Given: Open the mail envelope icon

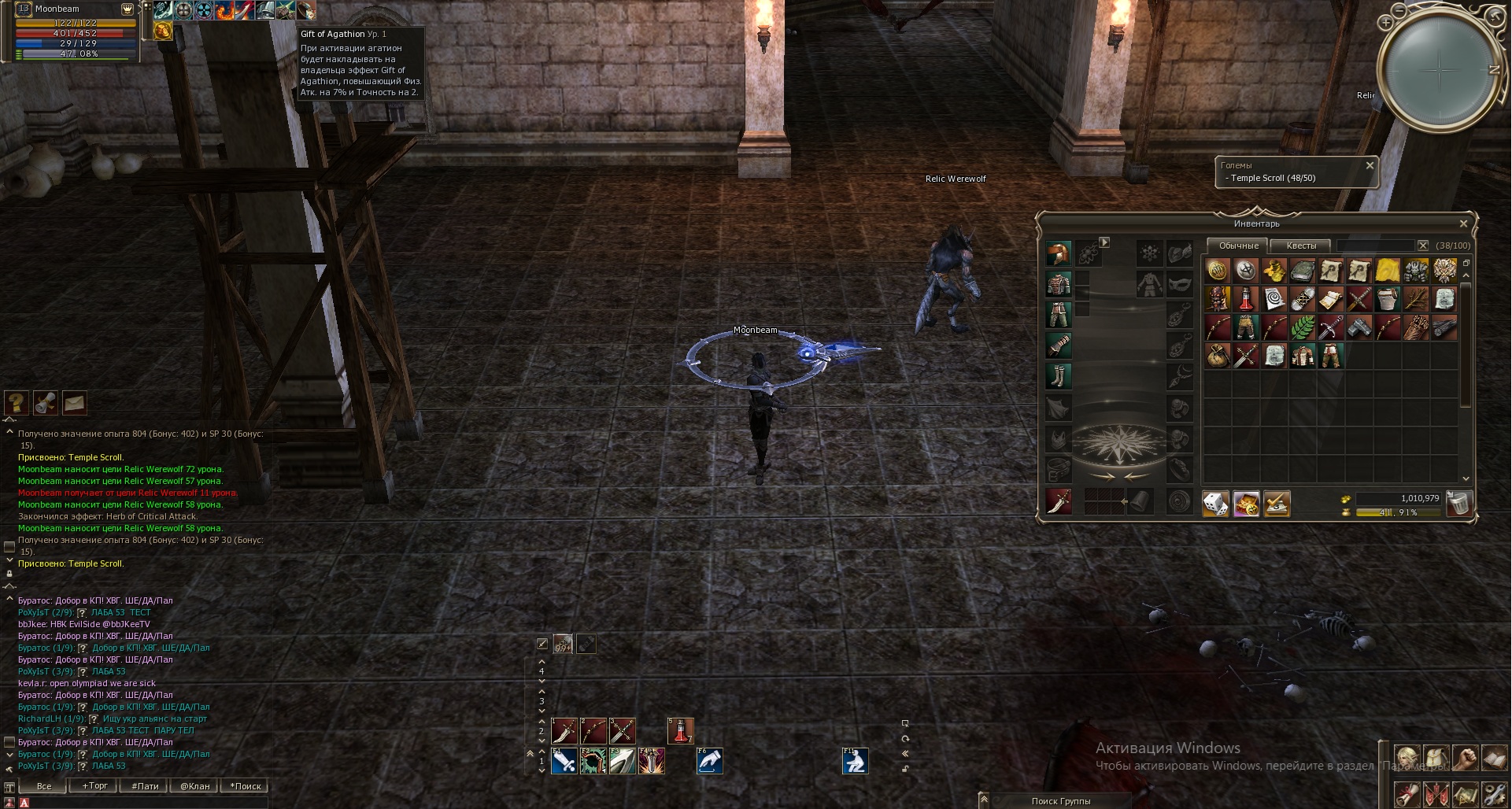Looking at the screenshot, I should (74, 403).
